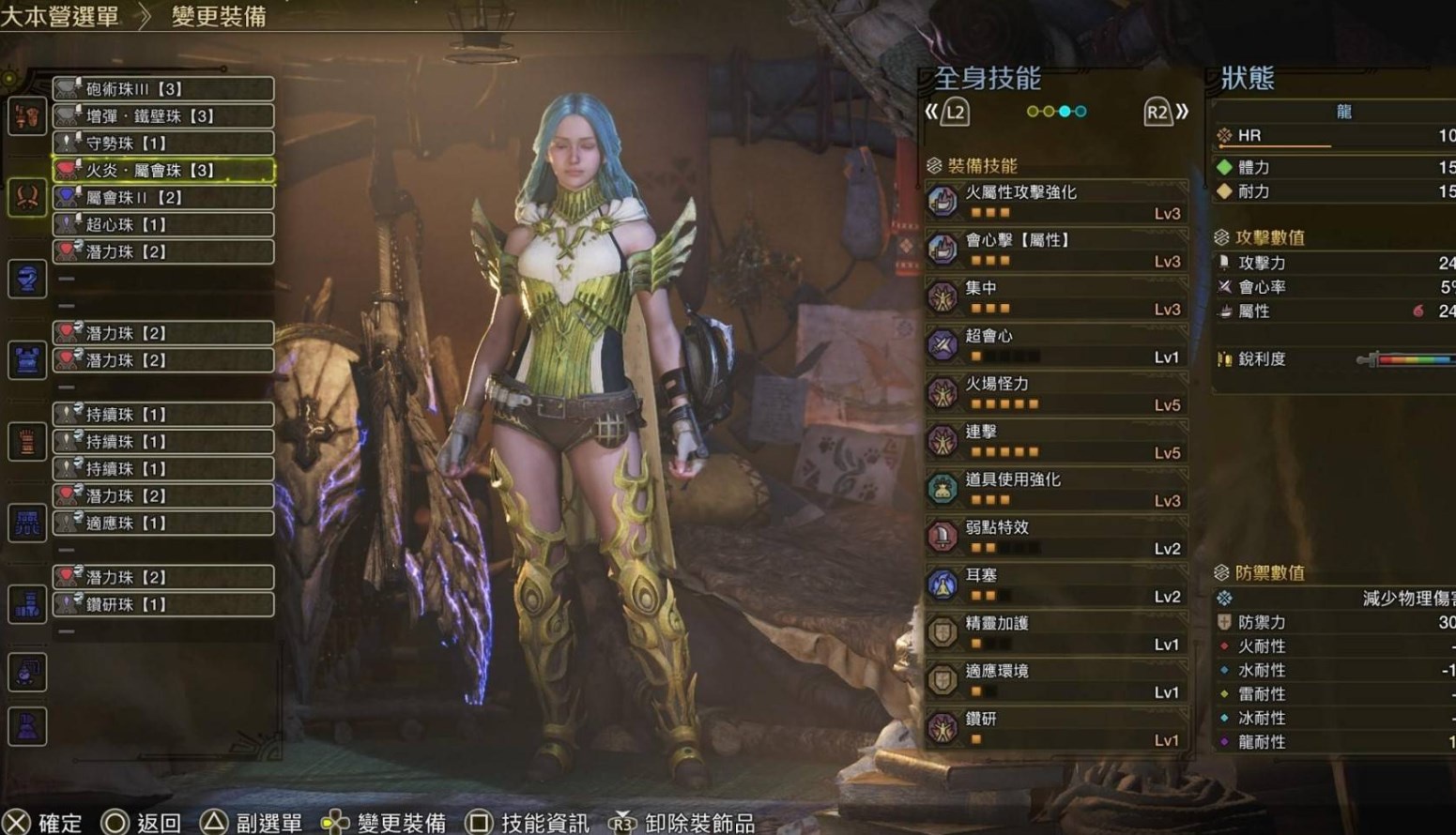Select the 超會心 skill entry
This screenshot has width=1456, height=835.
[1057, 344]
